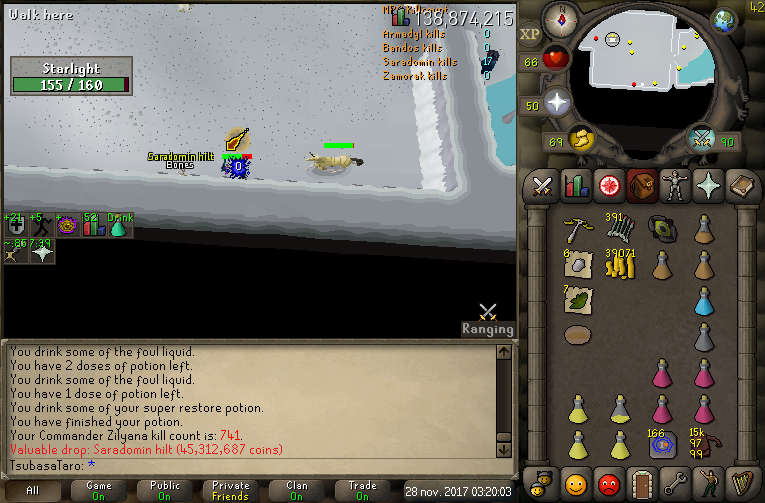The image size is (765, 503).
Task: Open the Quest List tab
Action: point(608,185)
